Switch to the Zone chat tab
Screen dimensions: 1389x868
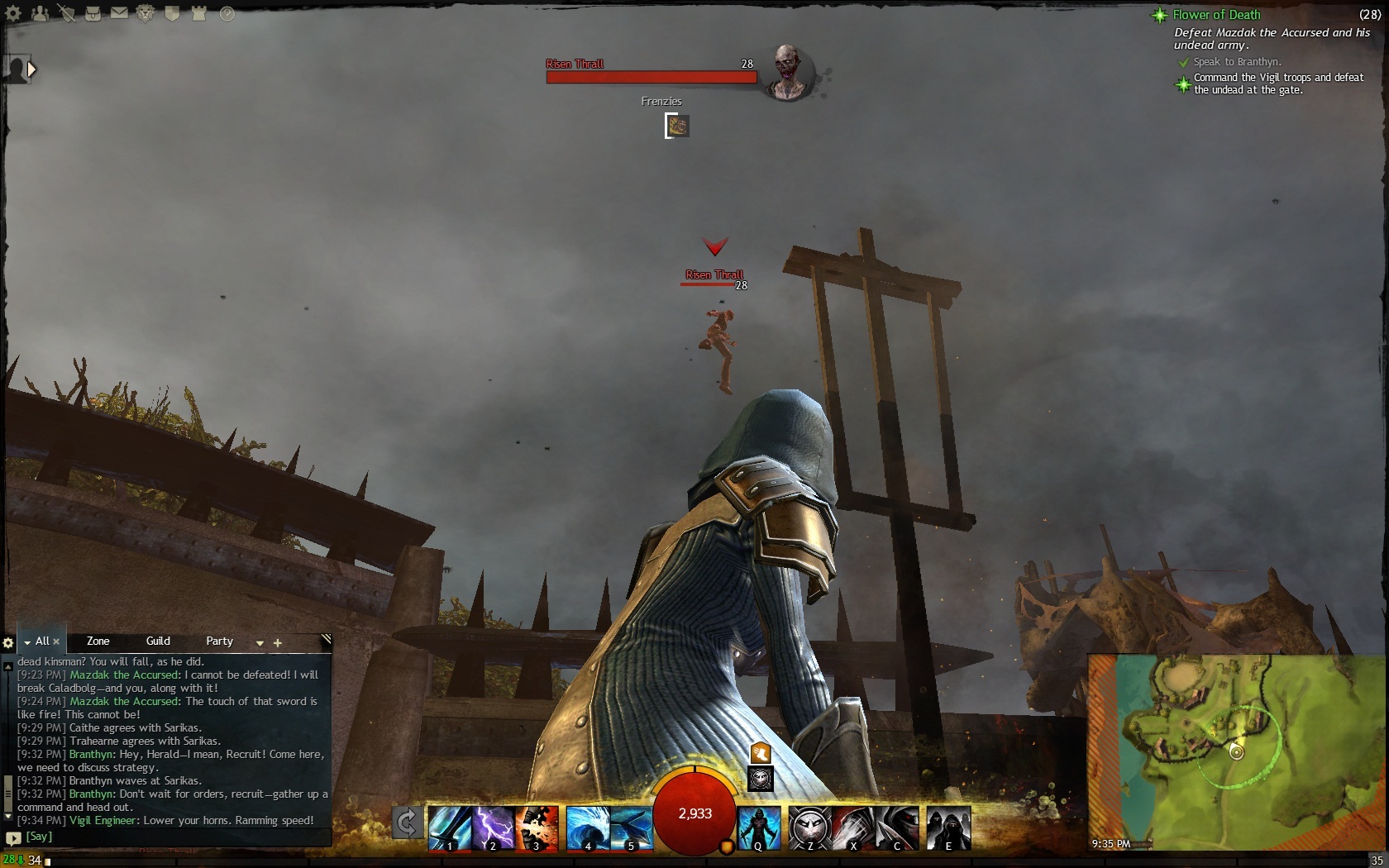98,641
